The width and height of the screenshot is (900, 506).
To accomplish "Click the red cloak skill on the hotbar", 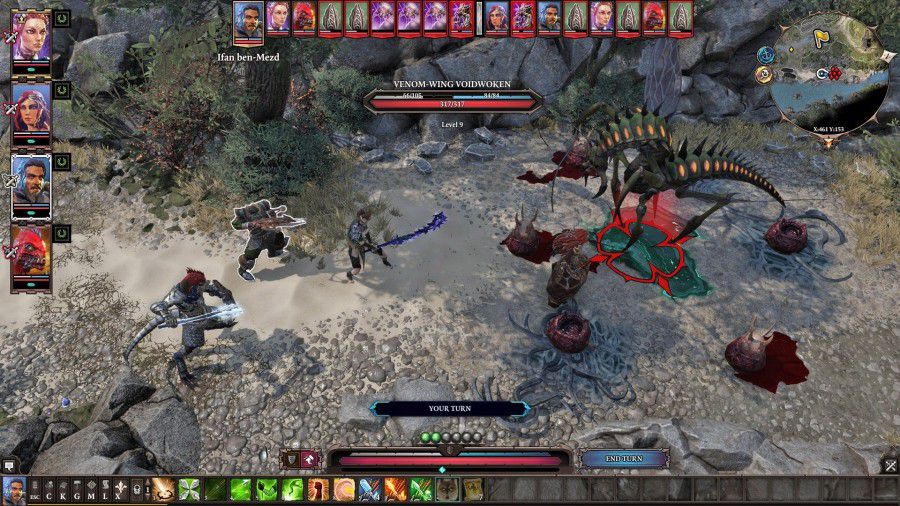I will pyautogui.click(x=318, y=490).
